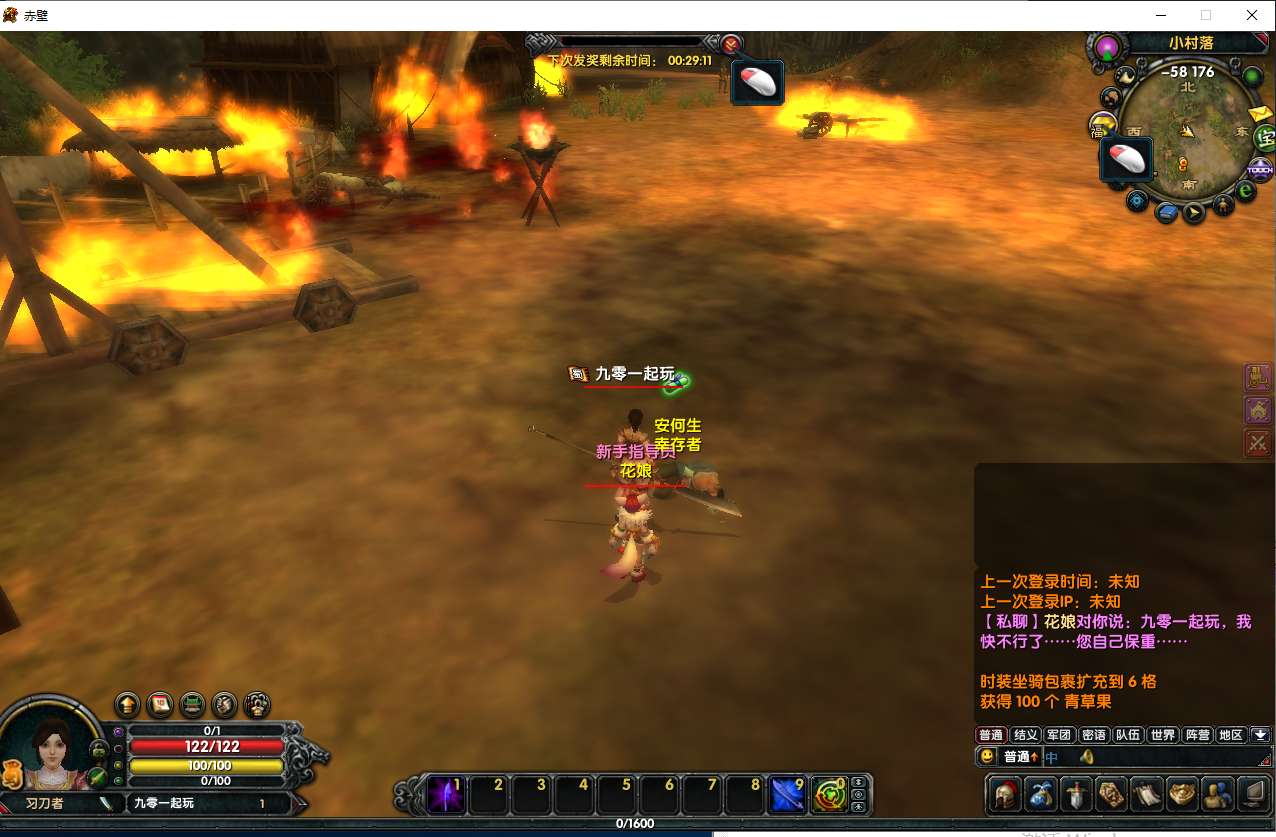The image size is (1276, 837).
Task: Open the green 宝 treasure button
Action: [x=1266, y=139]
